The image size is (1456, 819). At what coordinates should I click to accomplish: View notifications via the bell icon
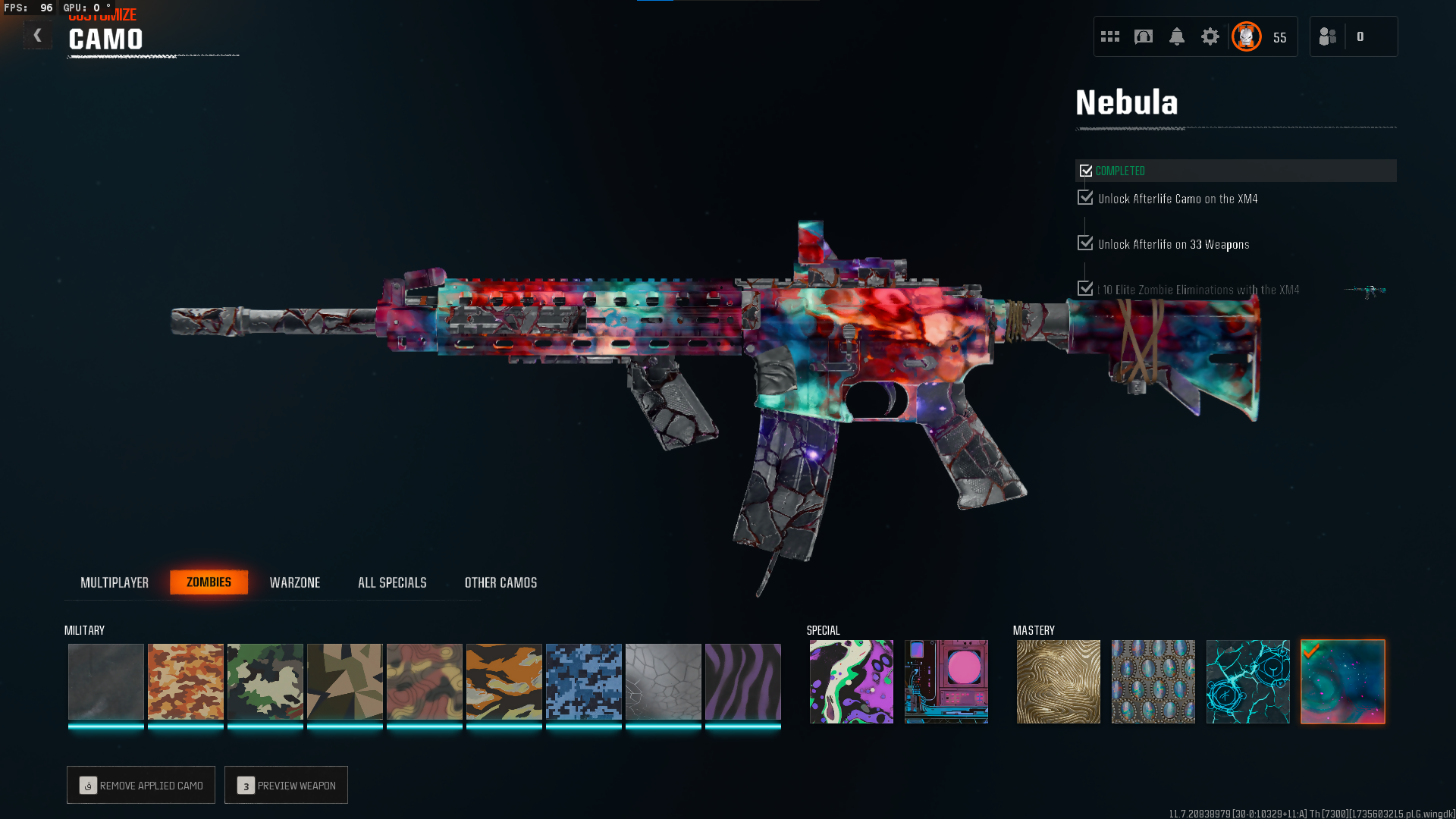(1176, 36)
